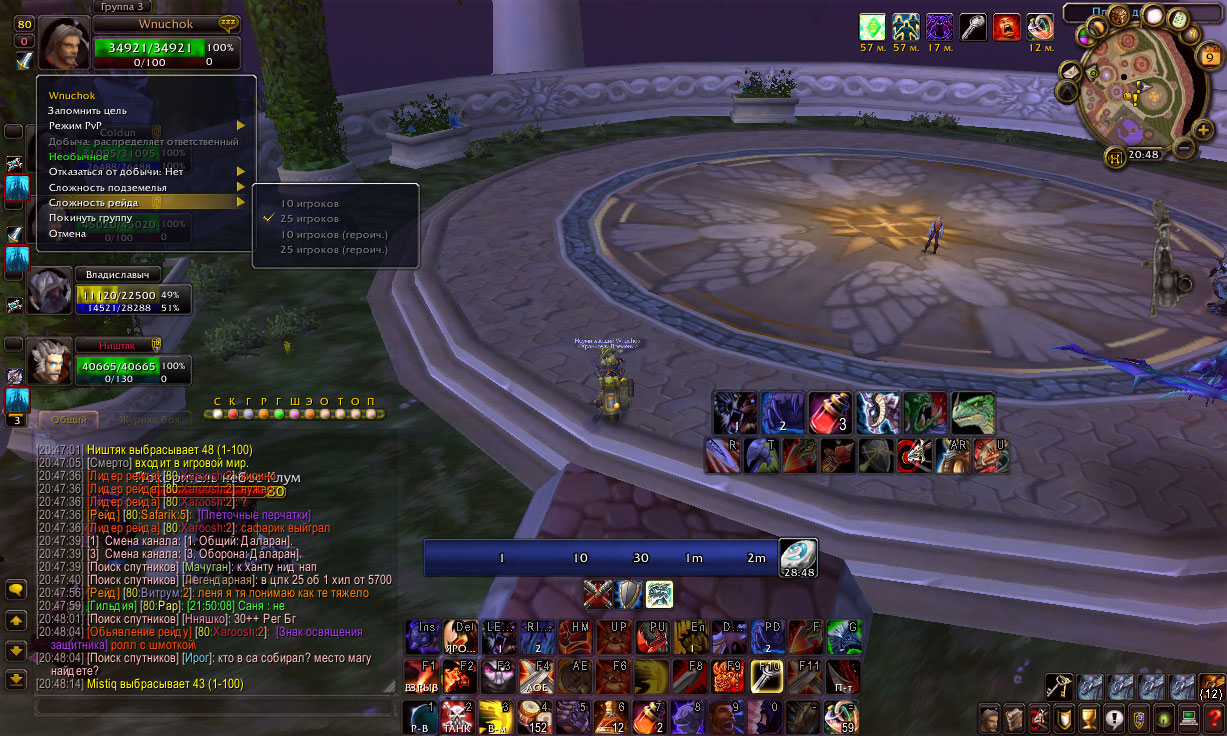This screenshot has width=1227, height=736.
Task: Choose 'Запомнить цель' in the context menu
Action: pos(87,110)
